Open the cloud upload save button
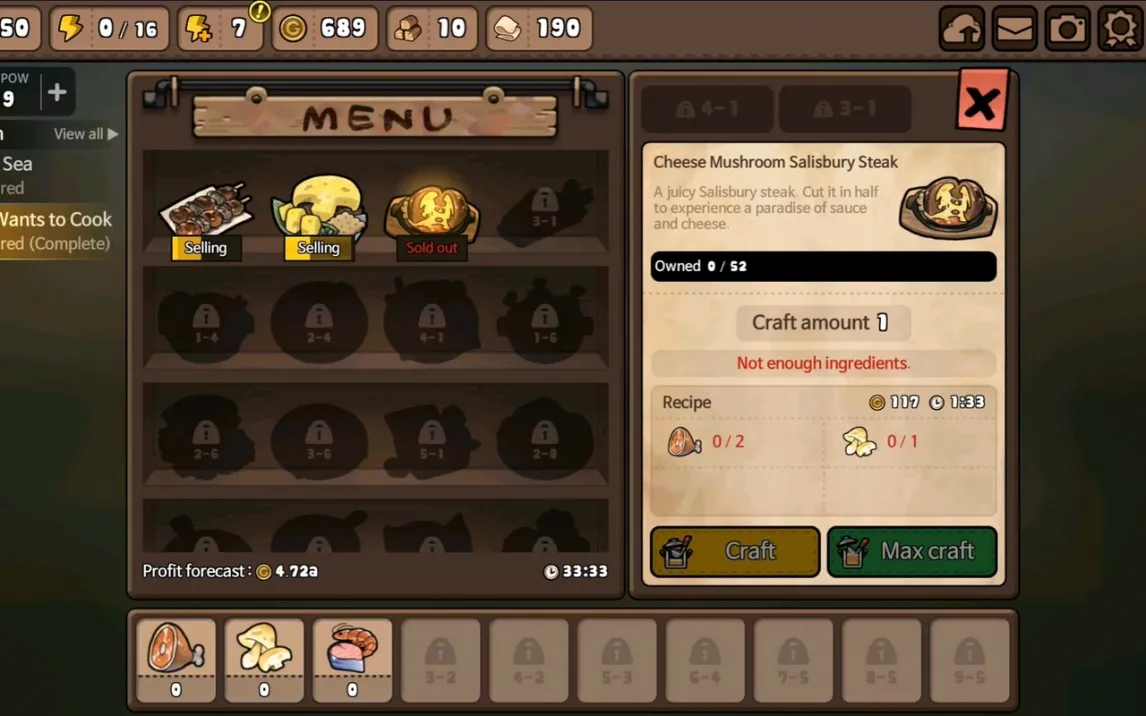Screen dimensions: 1146x716 tap(961, 29)
